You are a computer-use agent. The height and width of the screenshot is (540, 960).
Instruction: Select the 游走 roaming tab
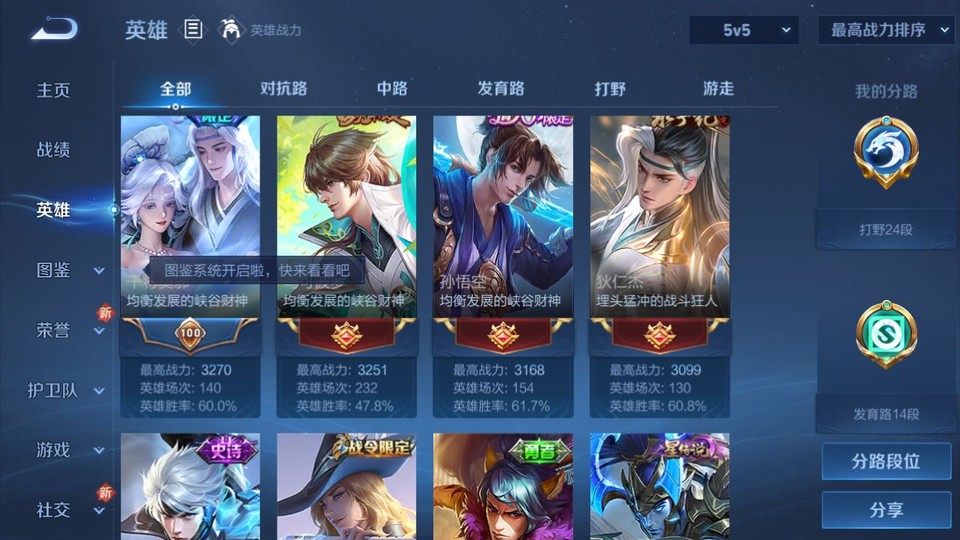point(718,88)
